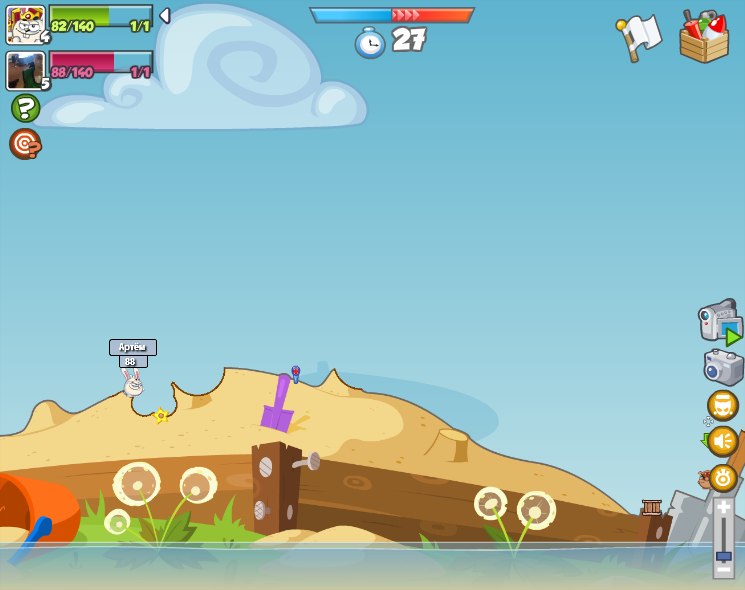Click the orange eye view button
The height and width of the screenshot is (590, 745).
coord(722,478)
